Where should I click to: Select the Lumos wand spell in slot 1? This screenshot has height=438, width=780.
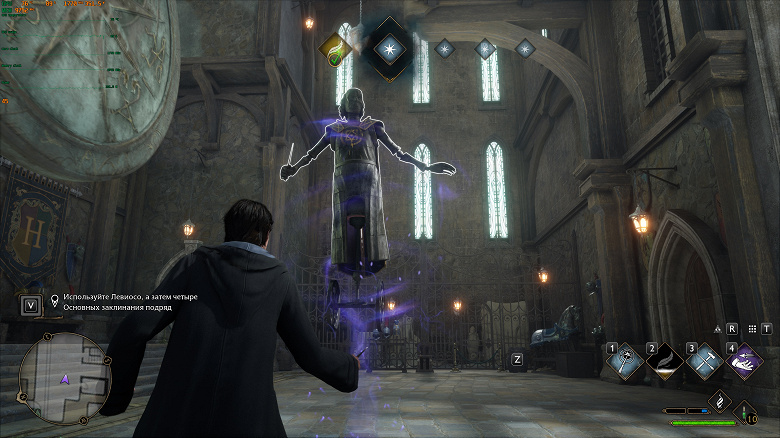[623, 363]
